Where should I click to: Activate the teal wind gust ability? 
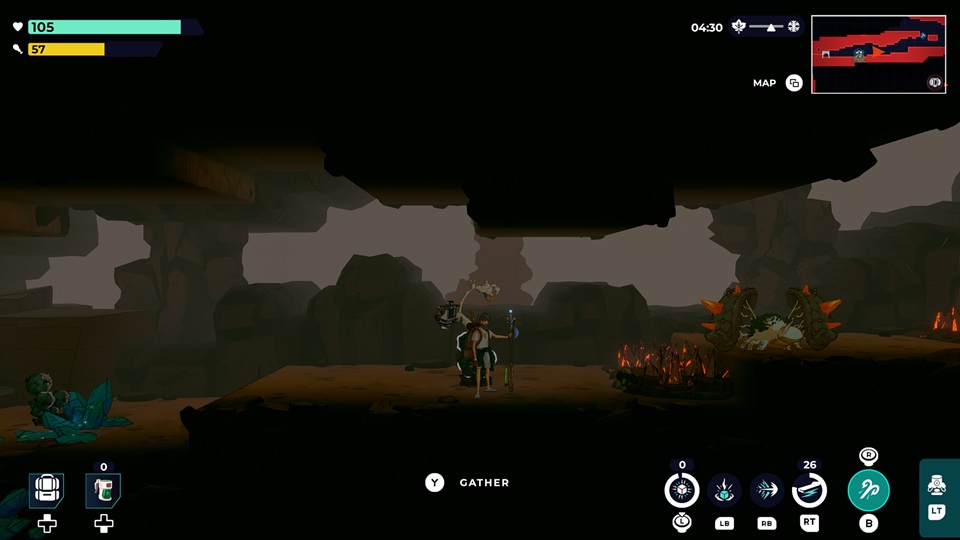[868, 490]
